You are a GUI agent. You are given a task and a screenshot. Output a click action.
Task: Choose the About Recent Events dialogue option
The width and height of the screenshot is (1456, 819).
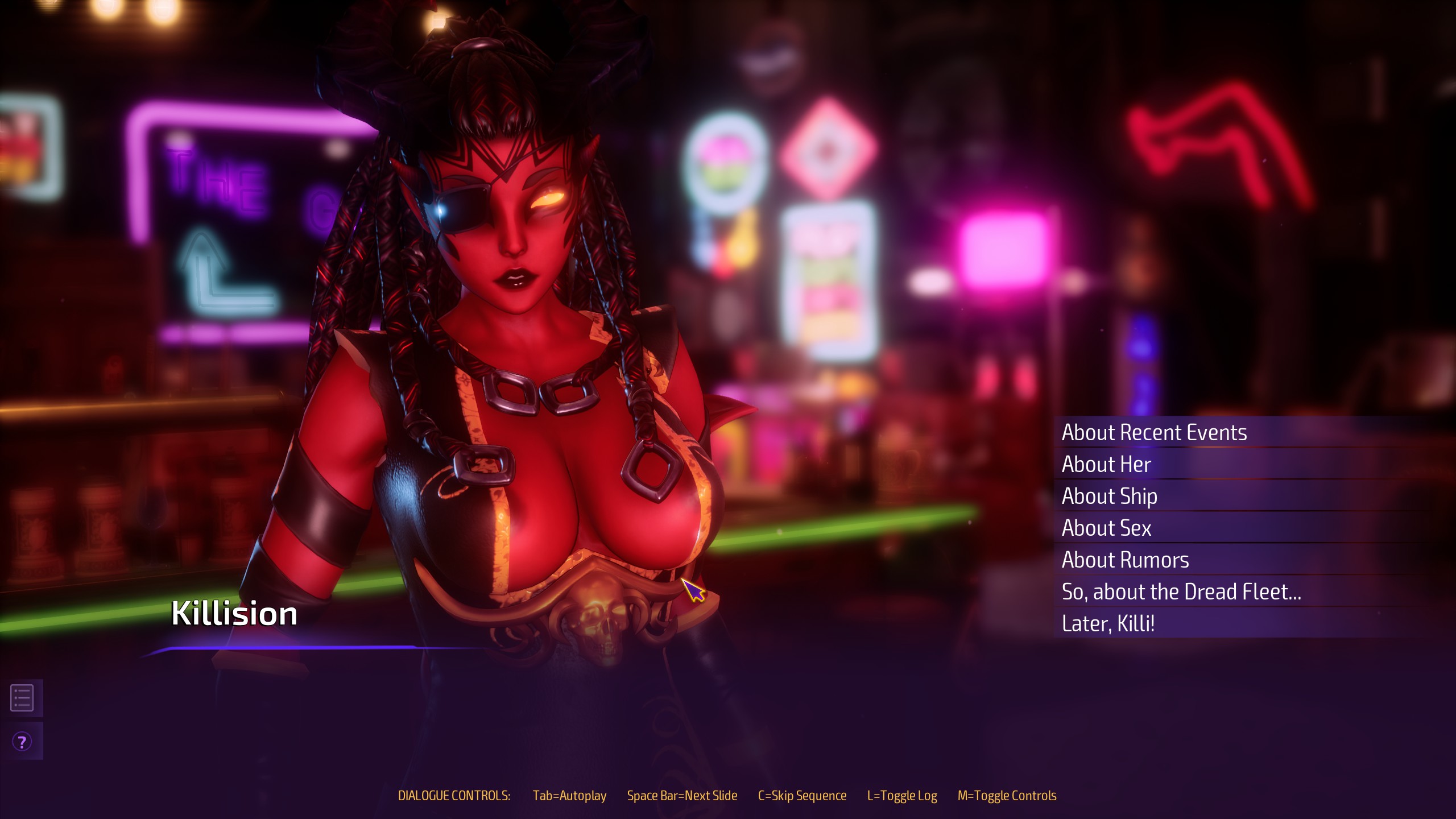click(1154, 433)
